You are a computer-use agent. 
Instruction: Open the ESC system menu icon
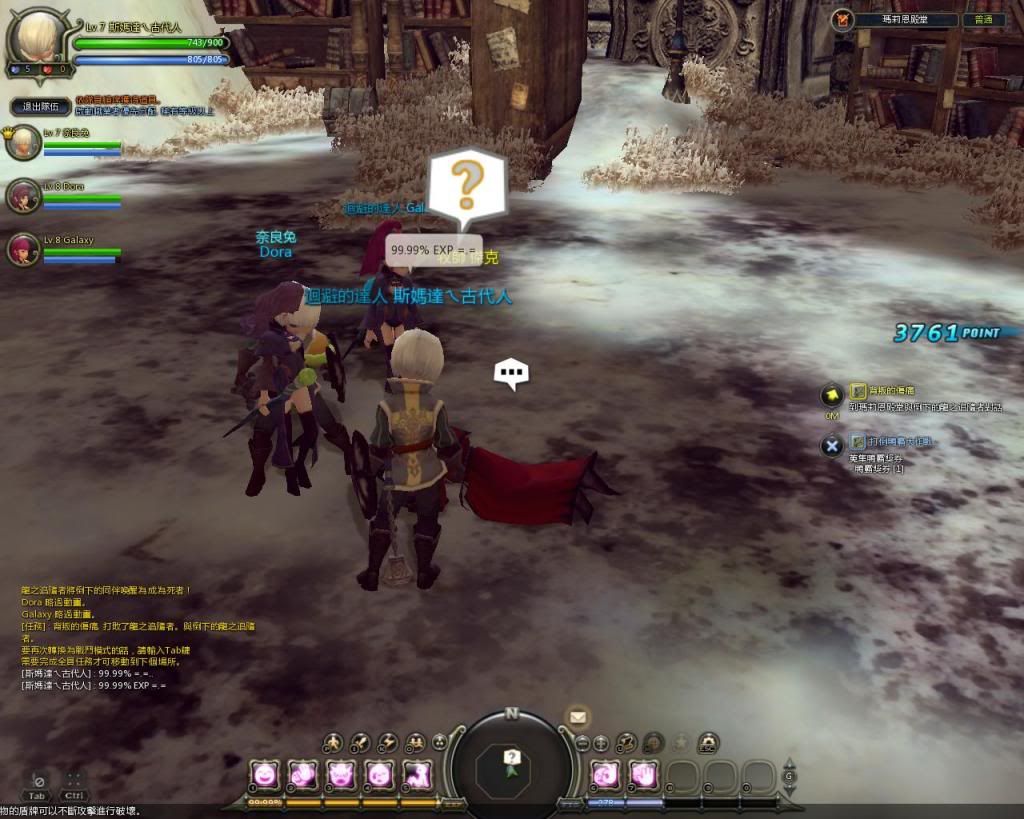pyautogui.click(x=708, y=742)
